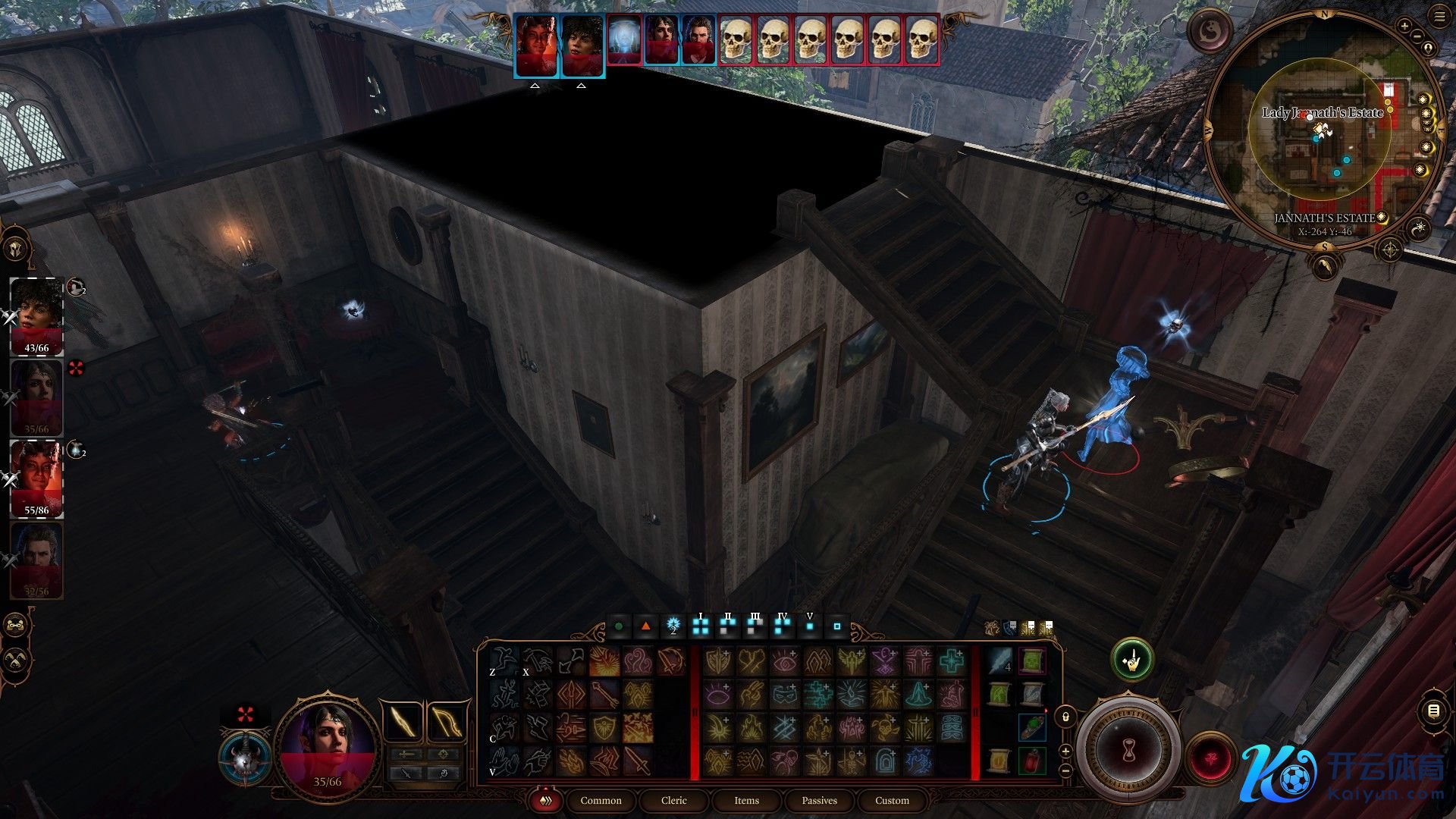Open the Items hotbar tab
This screenshot has width=1456, height=819.
[746, 800]
